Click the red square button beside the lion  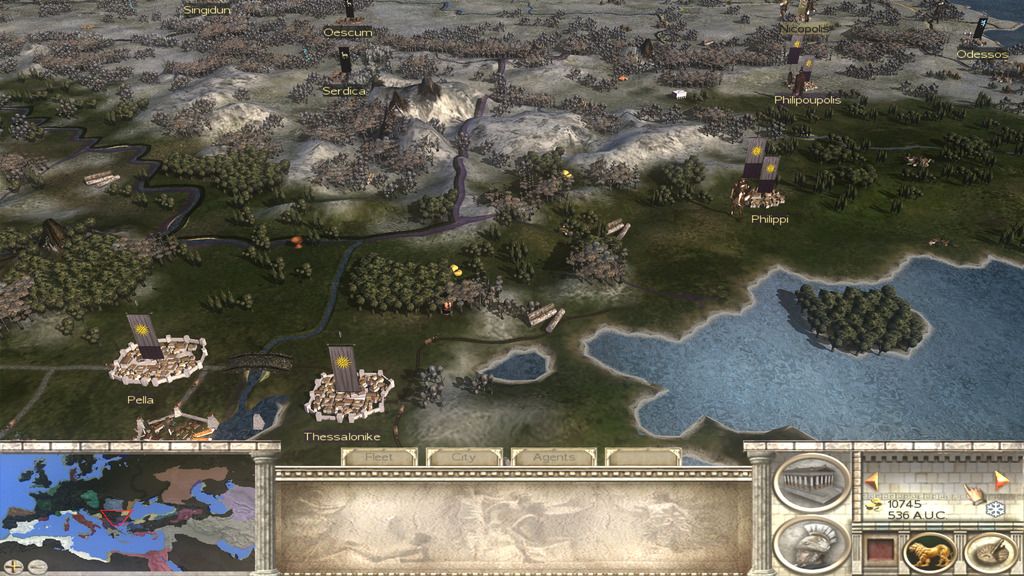882,553
